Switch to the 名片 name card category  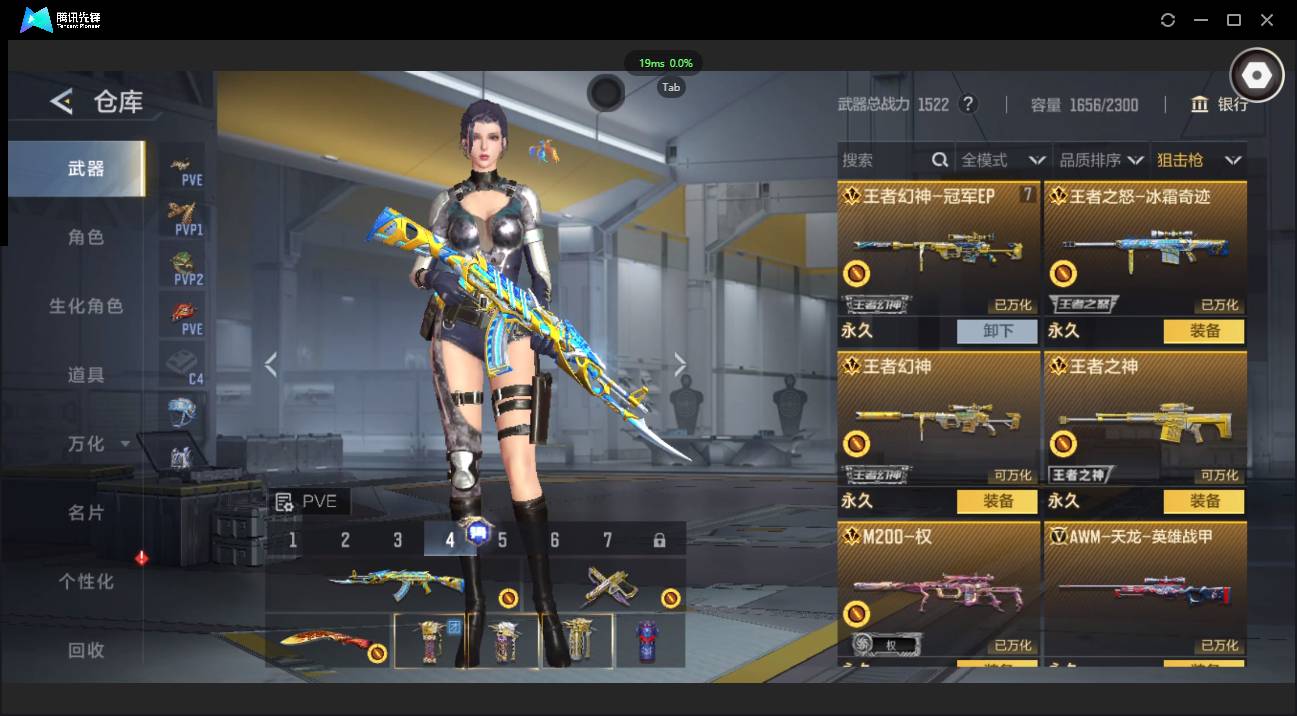85,512
